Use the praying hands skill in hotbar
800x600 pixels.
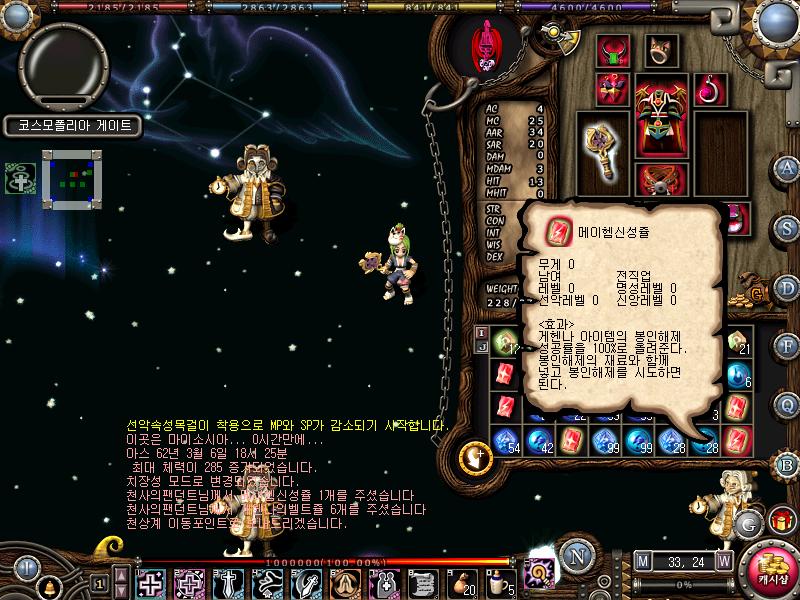tap(343, 582)
